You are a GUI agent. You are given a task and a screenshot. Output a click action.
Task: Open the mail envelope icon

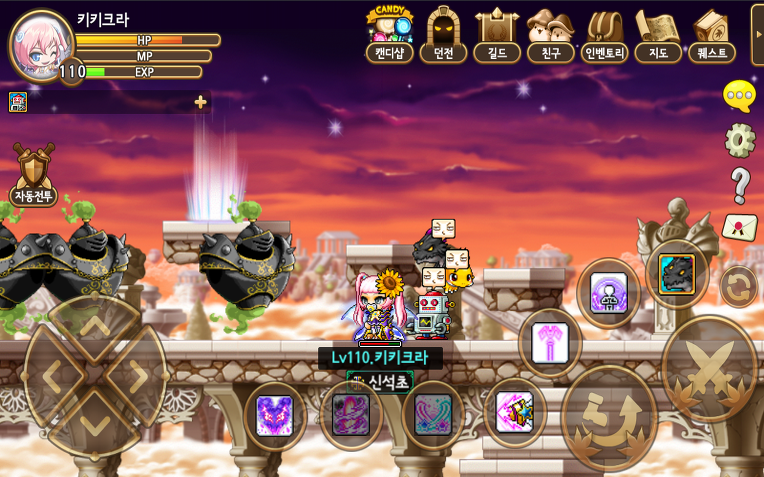tap(739, 227)
